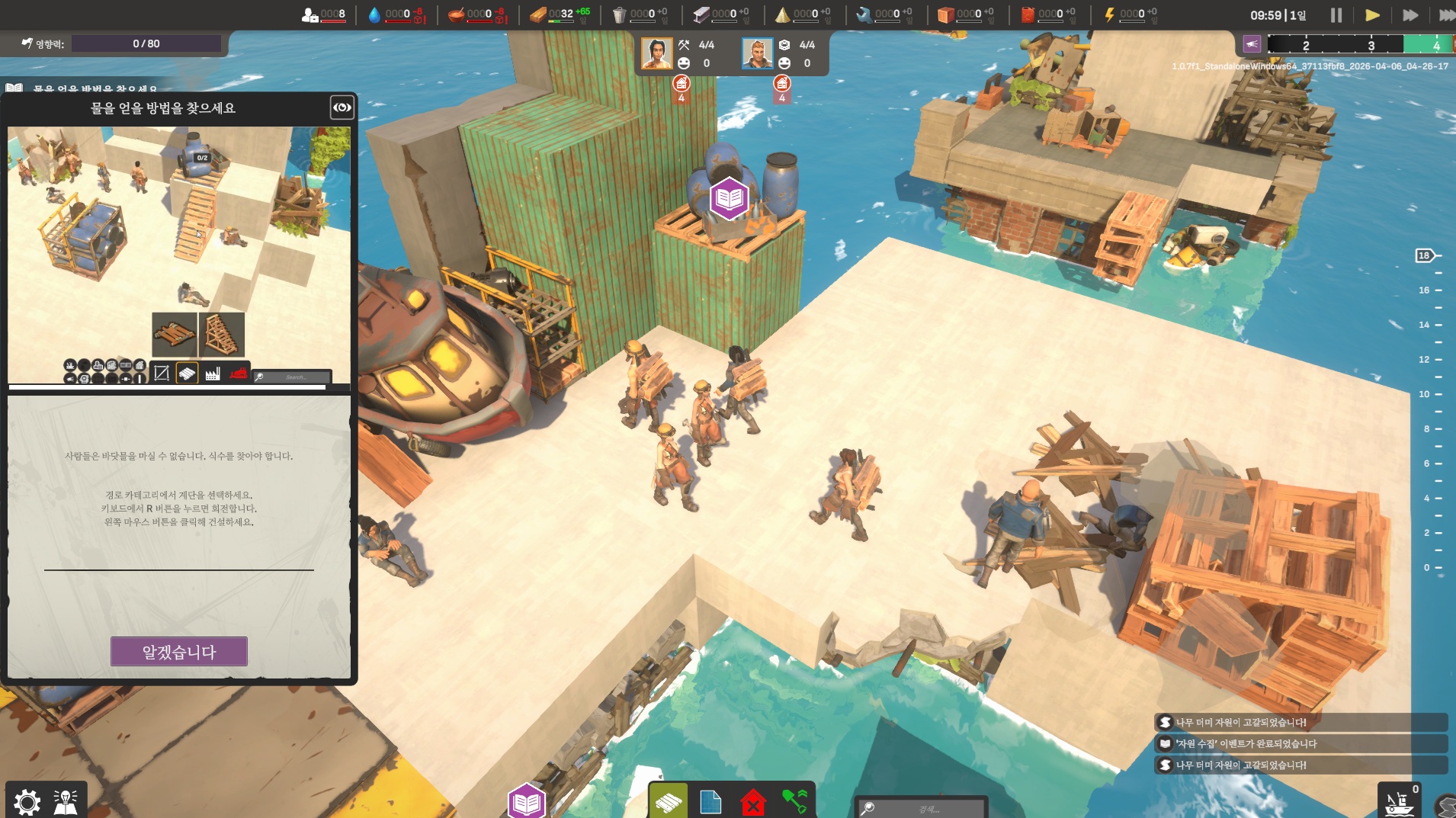Select the female survivor portrait
Image resolution: width=1456 pixels, height=818 pixels.
656,54
